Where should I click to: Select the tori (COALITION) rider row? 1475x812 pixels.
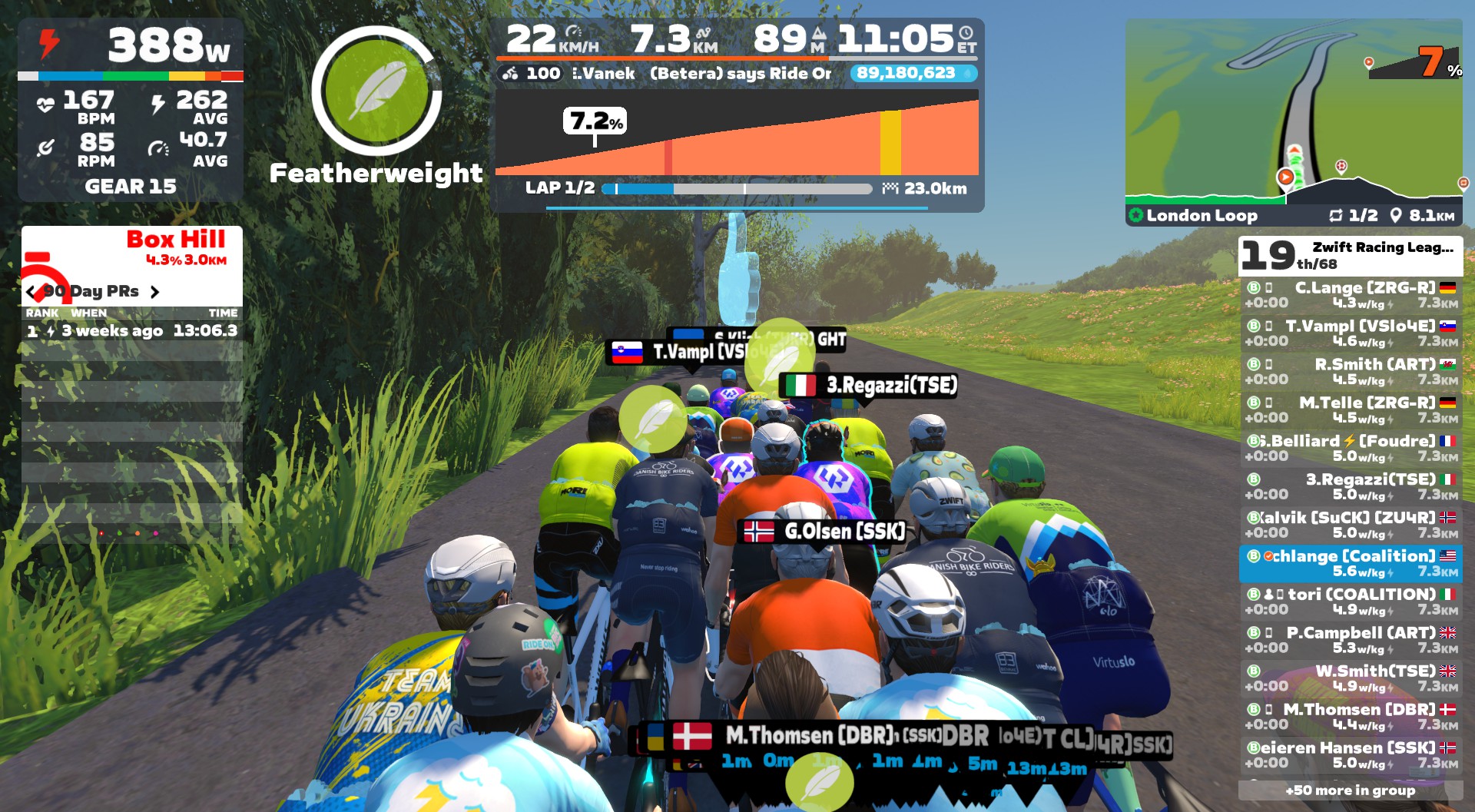(1351, 602)
